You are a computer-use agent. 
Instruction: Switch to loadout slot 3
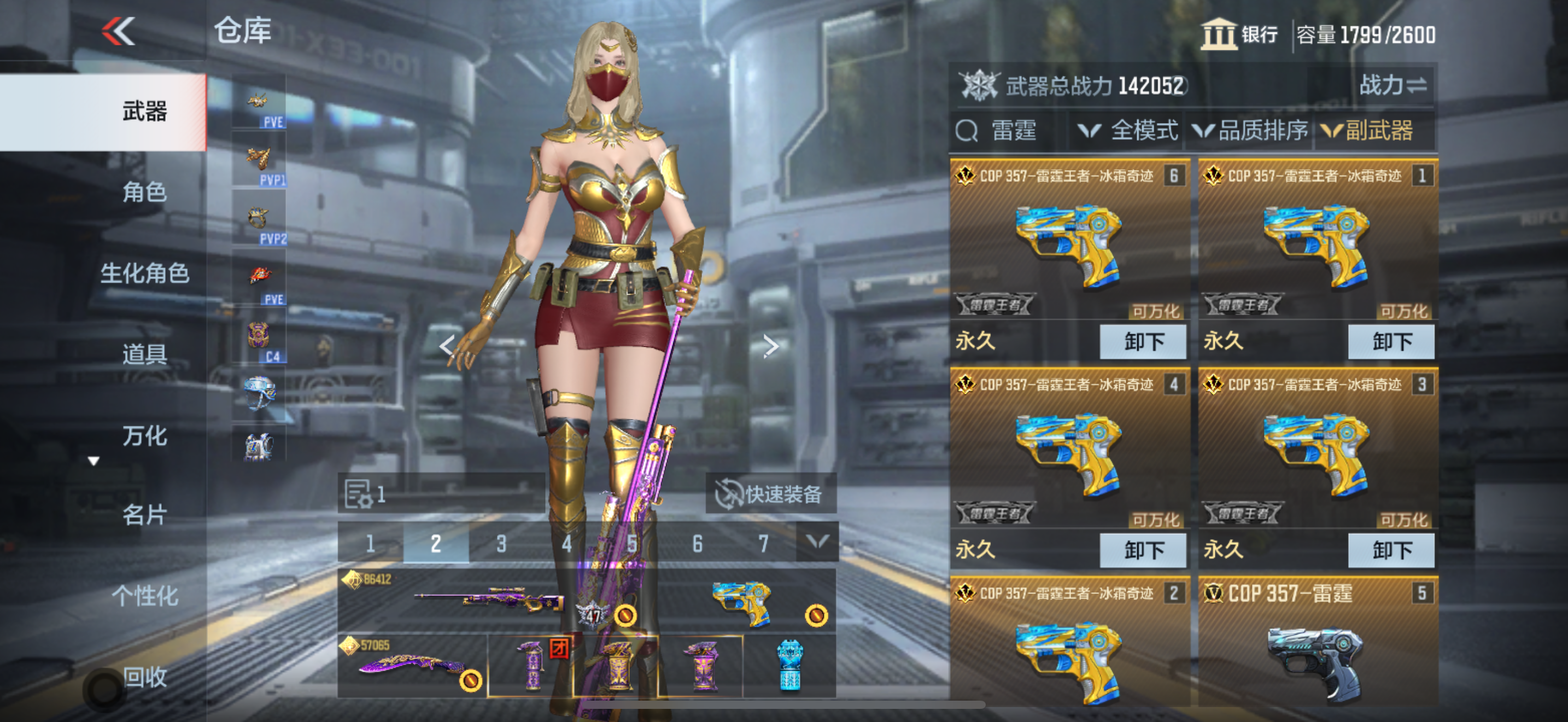[x=501, y=544]
